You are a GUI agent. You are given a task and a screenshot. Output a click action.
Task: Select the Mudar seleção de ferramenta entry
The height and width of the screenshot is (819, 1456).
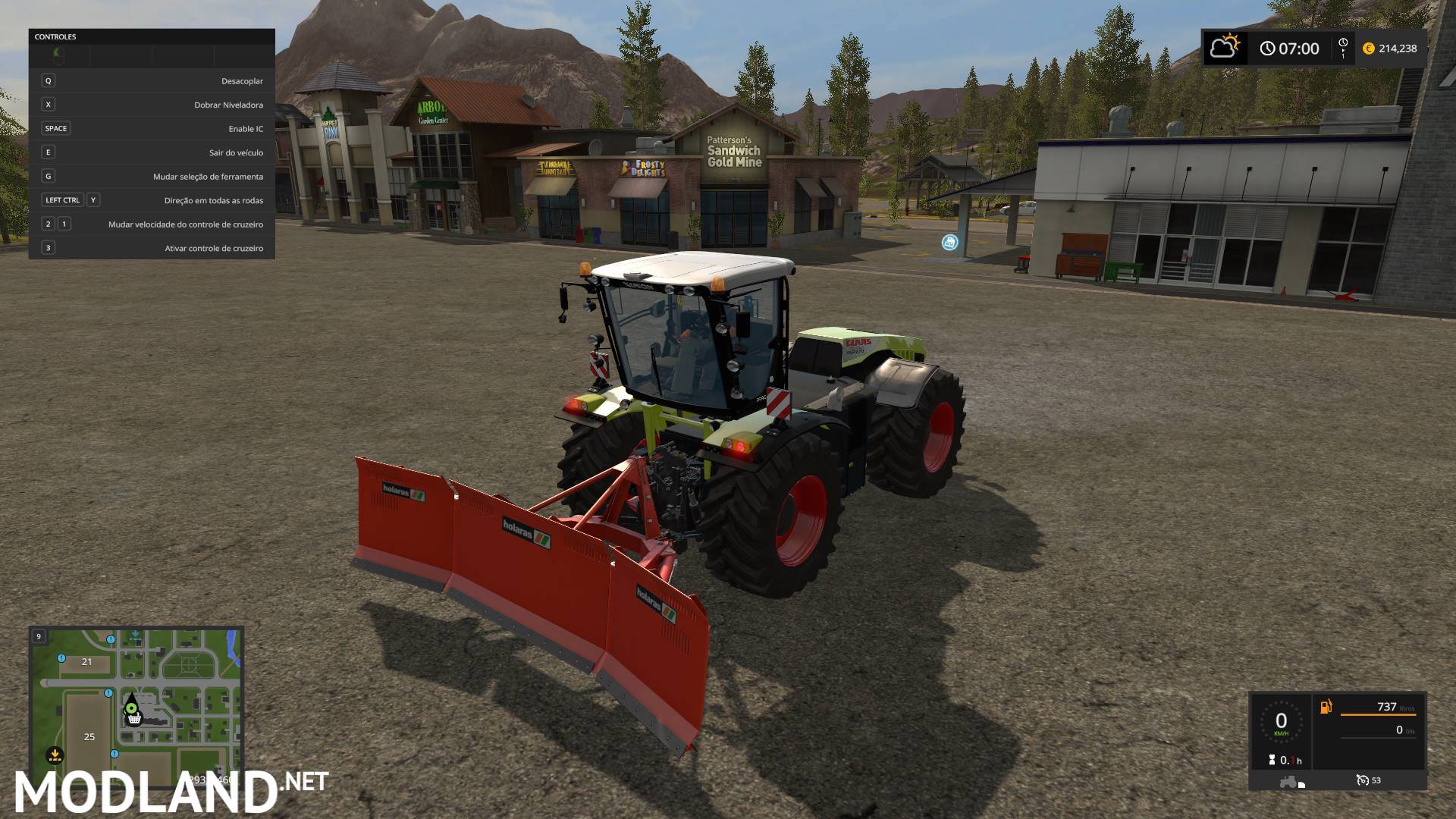[x=152, y=176]
